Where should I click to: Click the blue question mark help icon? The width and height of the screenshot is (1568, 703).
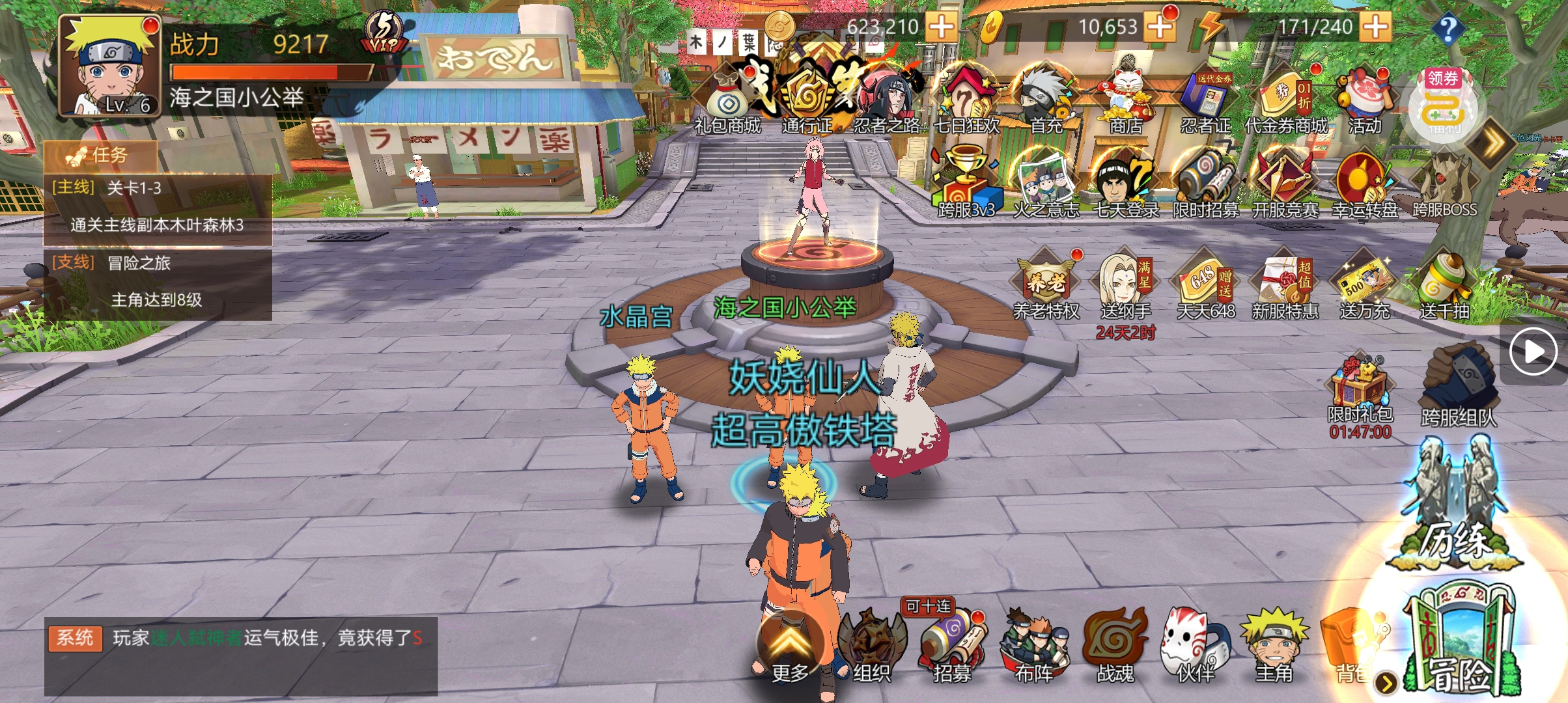coord(1448,29)
